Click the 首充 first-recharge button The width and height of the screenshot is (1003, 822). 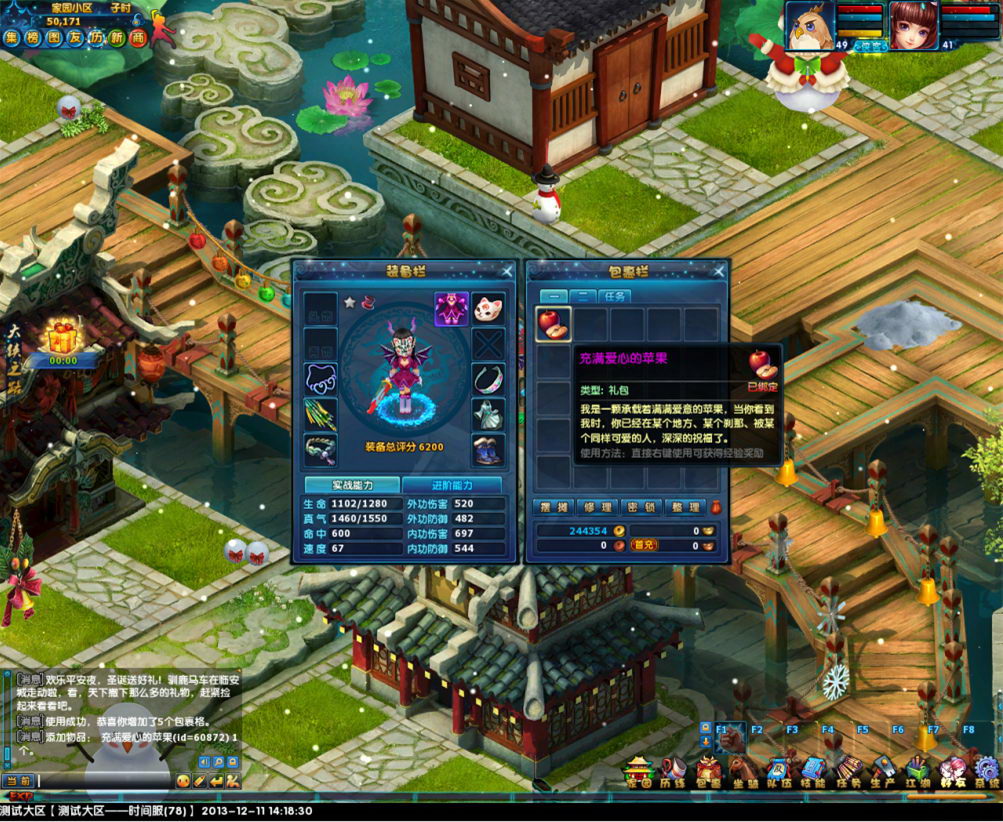coord(644,545)
